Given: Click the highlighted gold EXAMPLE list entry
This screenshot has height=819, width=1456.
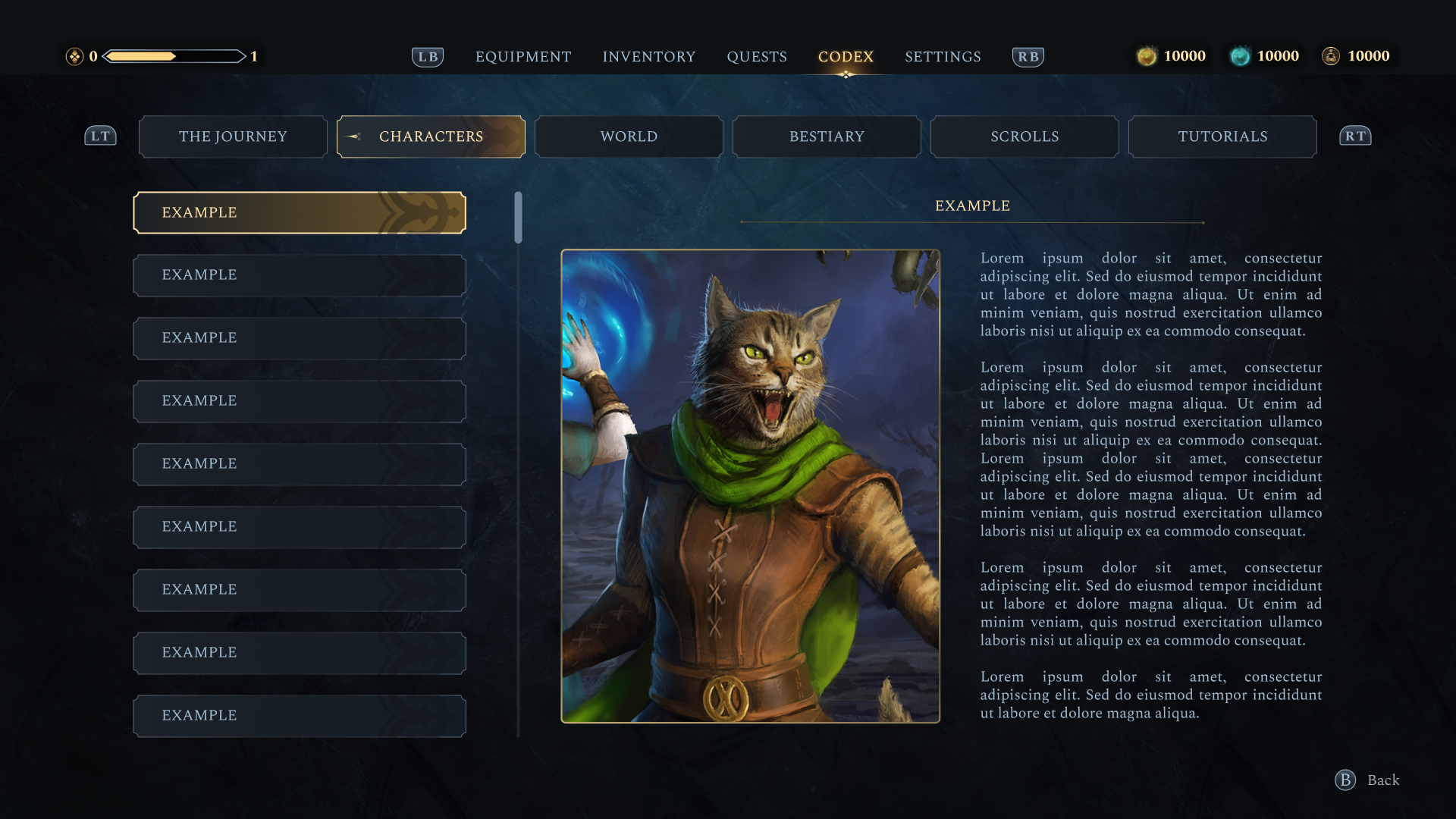Looking at the screenshot, I should [300, 212].
